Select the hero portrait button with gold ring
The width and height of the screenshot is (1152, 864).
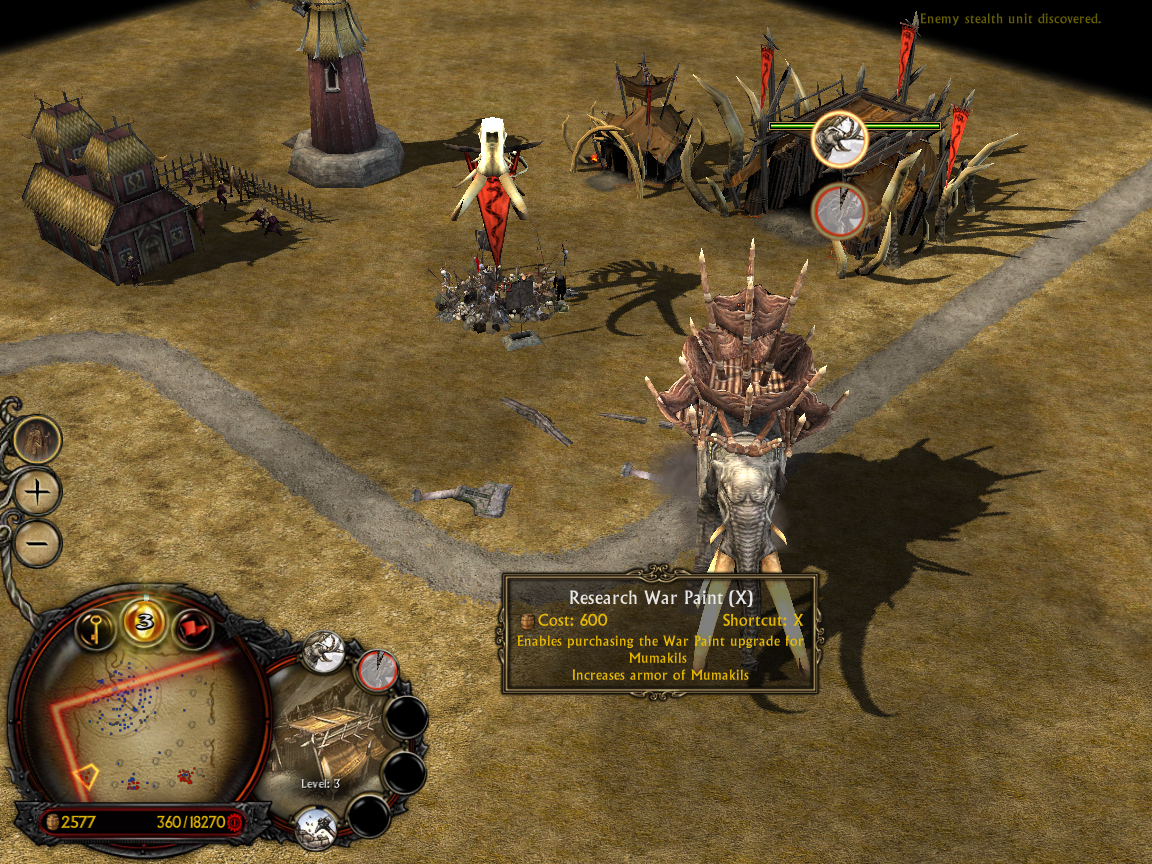click(38, 439)
